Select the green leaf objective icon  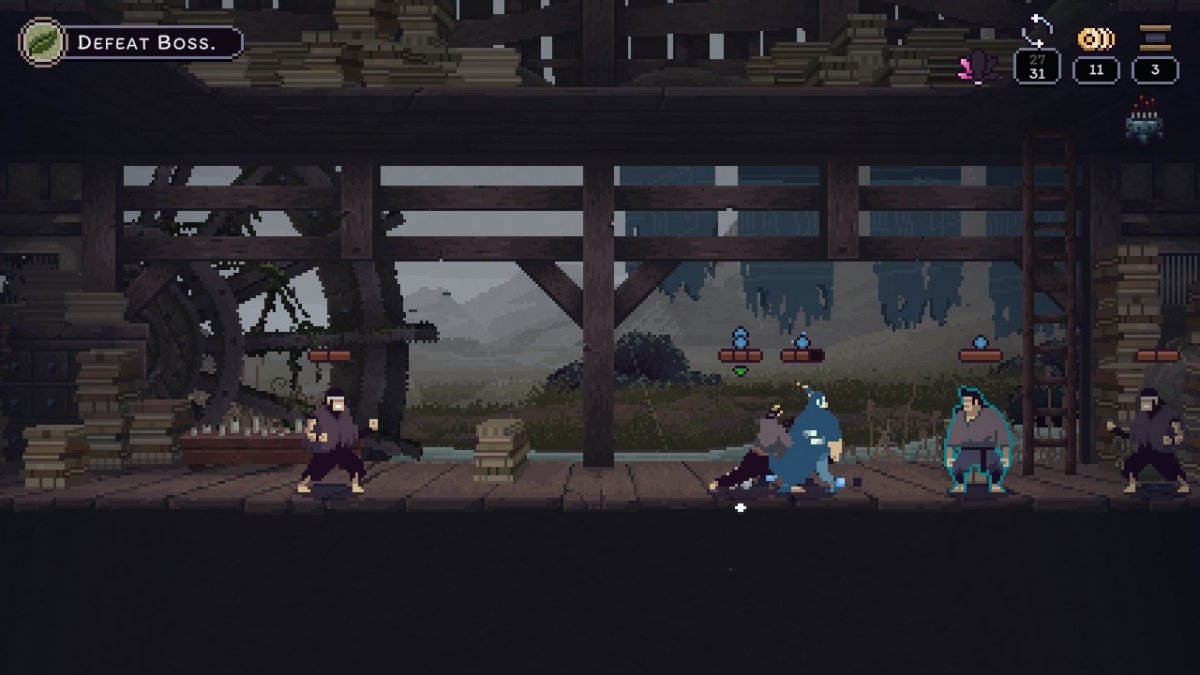43,43
